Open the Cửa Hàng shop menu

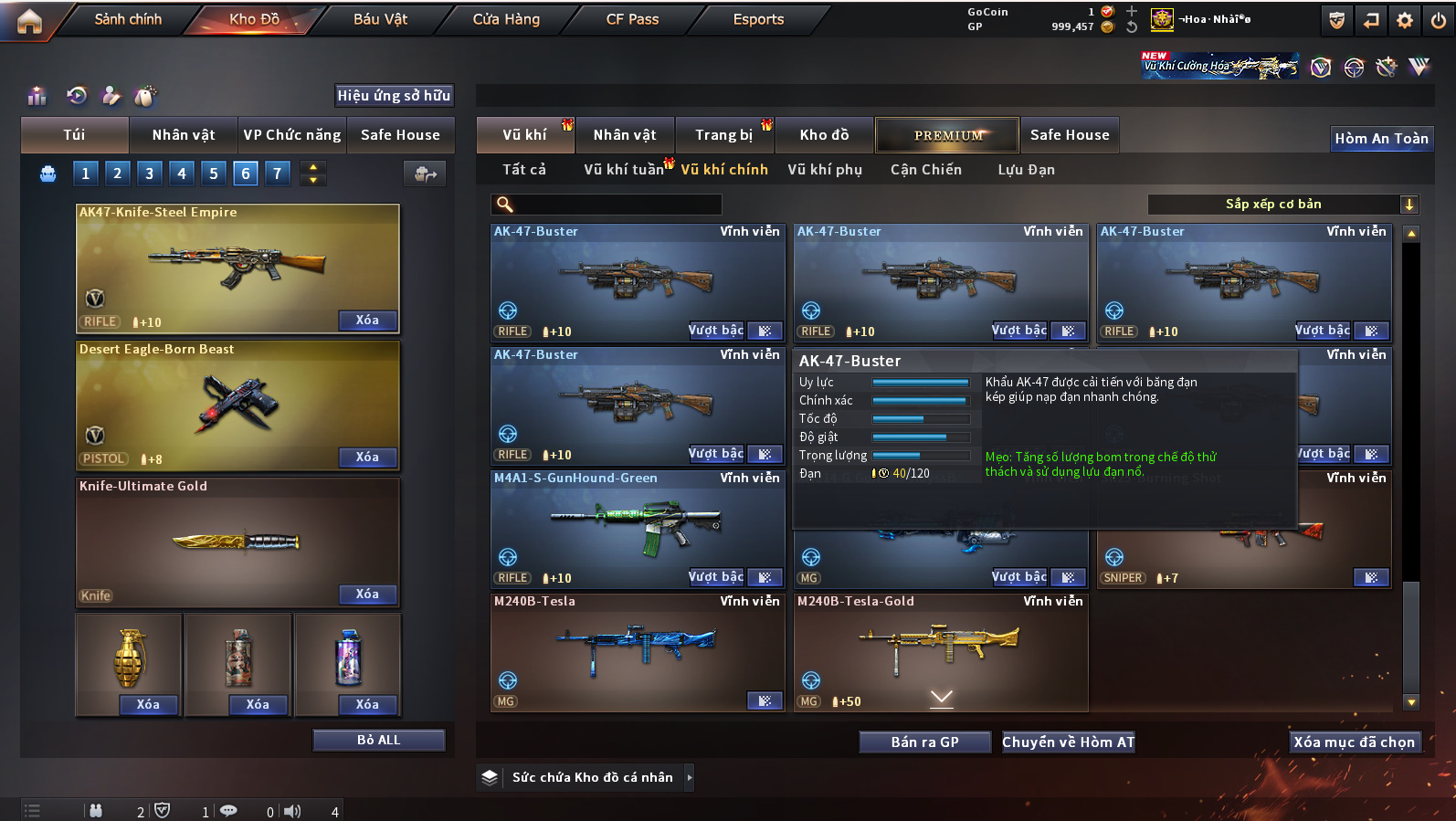(506, 19)
